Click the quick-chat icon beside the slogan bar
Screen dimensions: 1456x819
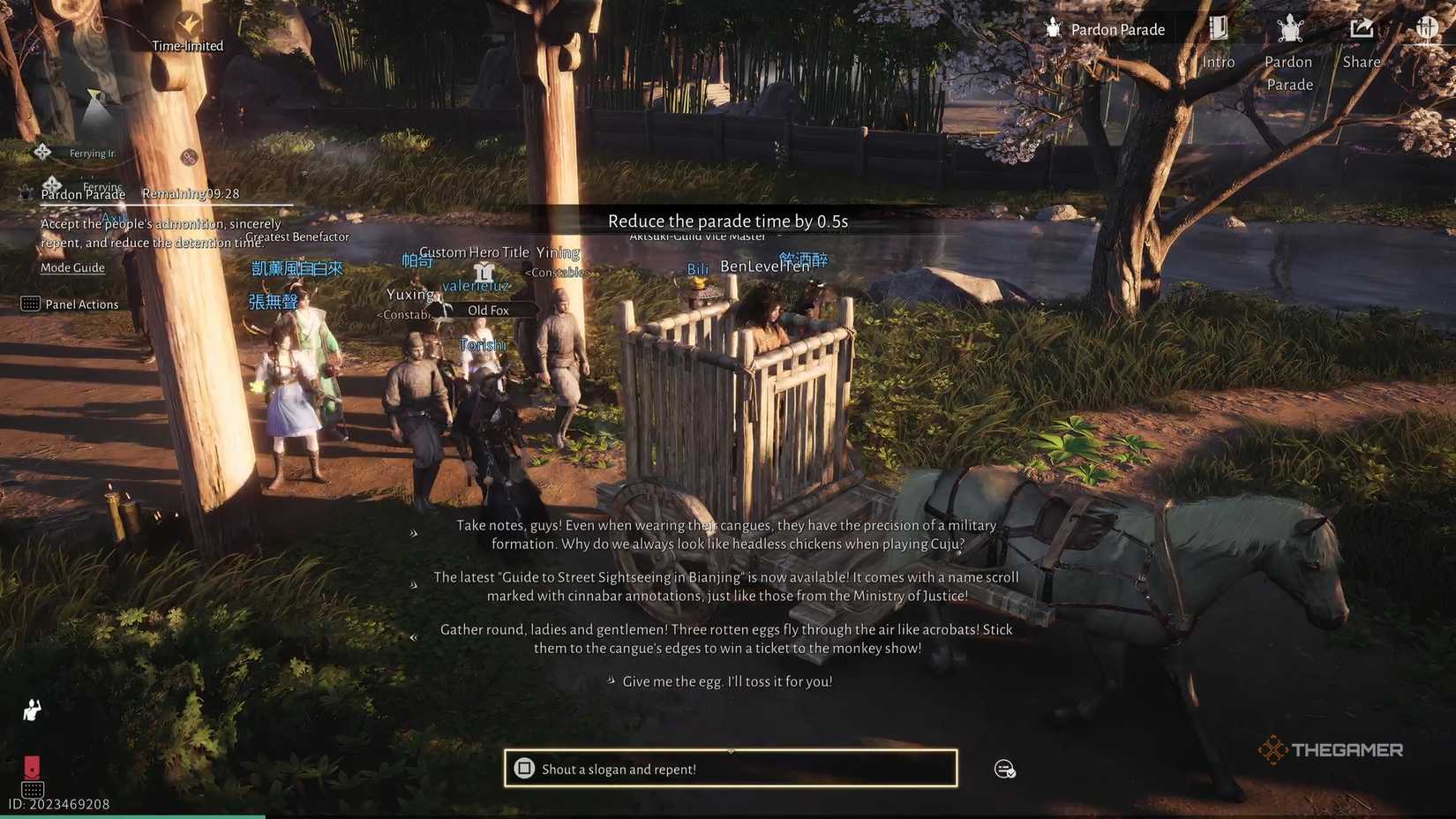[x=1004, y=769]
